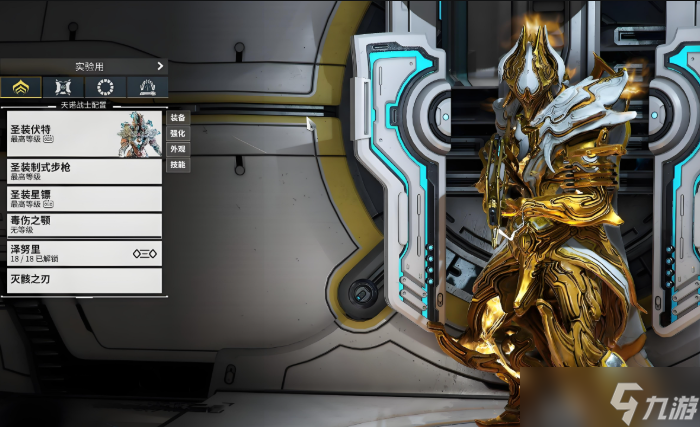Select the 灭骸之刃 slot
The height and width of the screenshot is (427, 700).
click(83, 280)
